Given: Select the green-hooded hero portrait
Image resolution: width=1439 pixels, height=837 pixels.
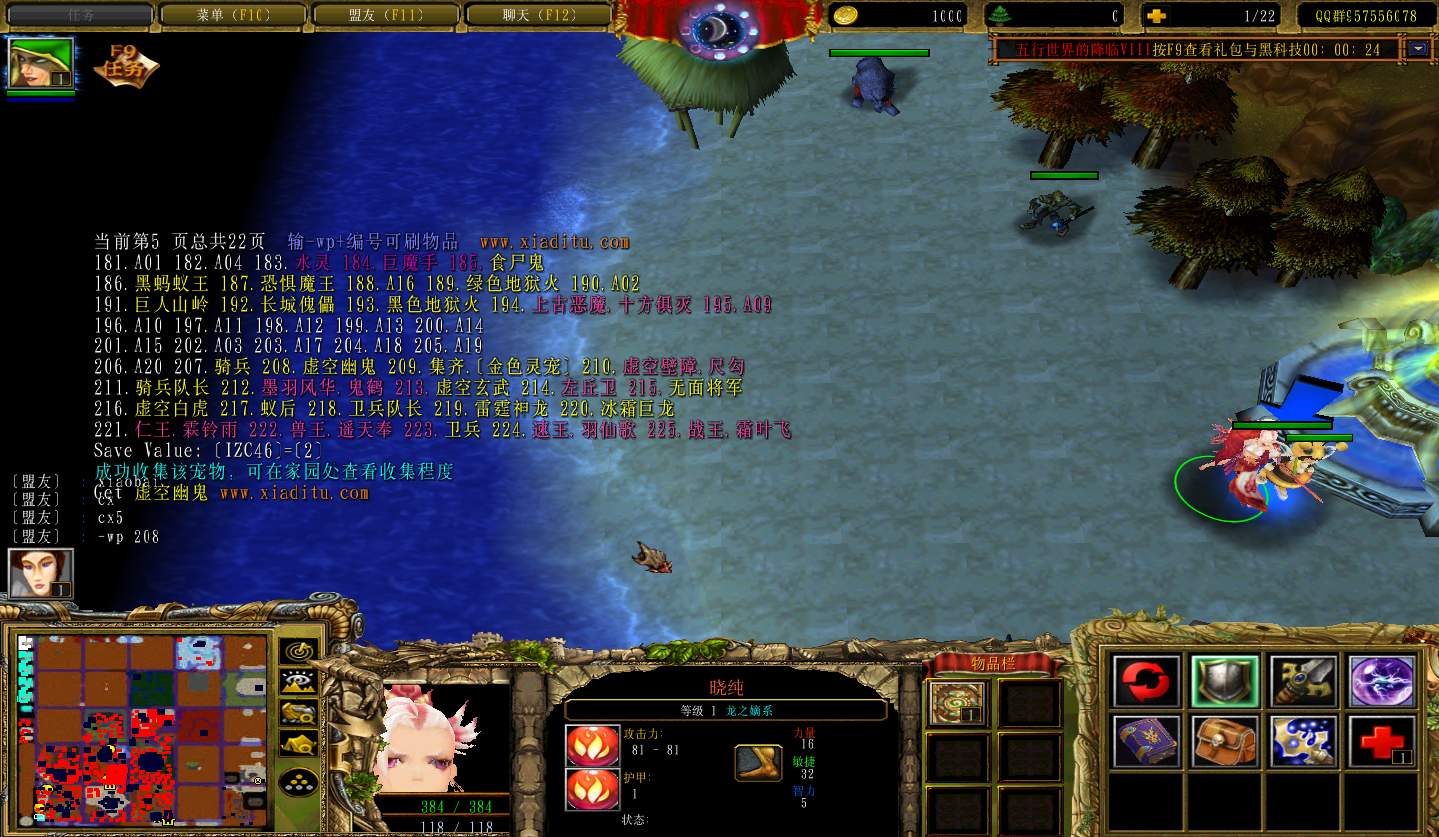Looking at the screenshot, I should pos(41,63).
